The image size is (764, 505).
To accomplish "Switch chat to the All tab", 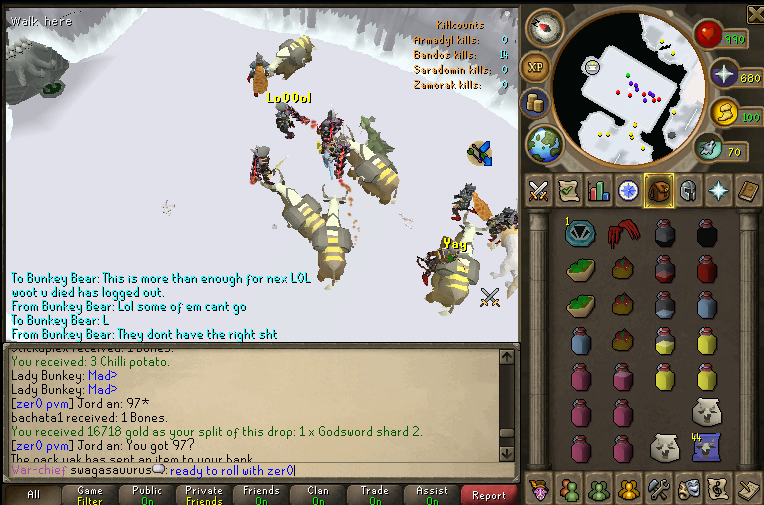I will coord(34,494).
